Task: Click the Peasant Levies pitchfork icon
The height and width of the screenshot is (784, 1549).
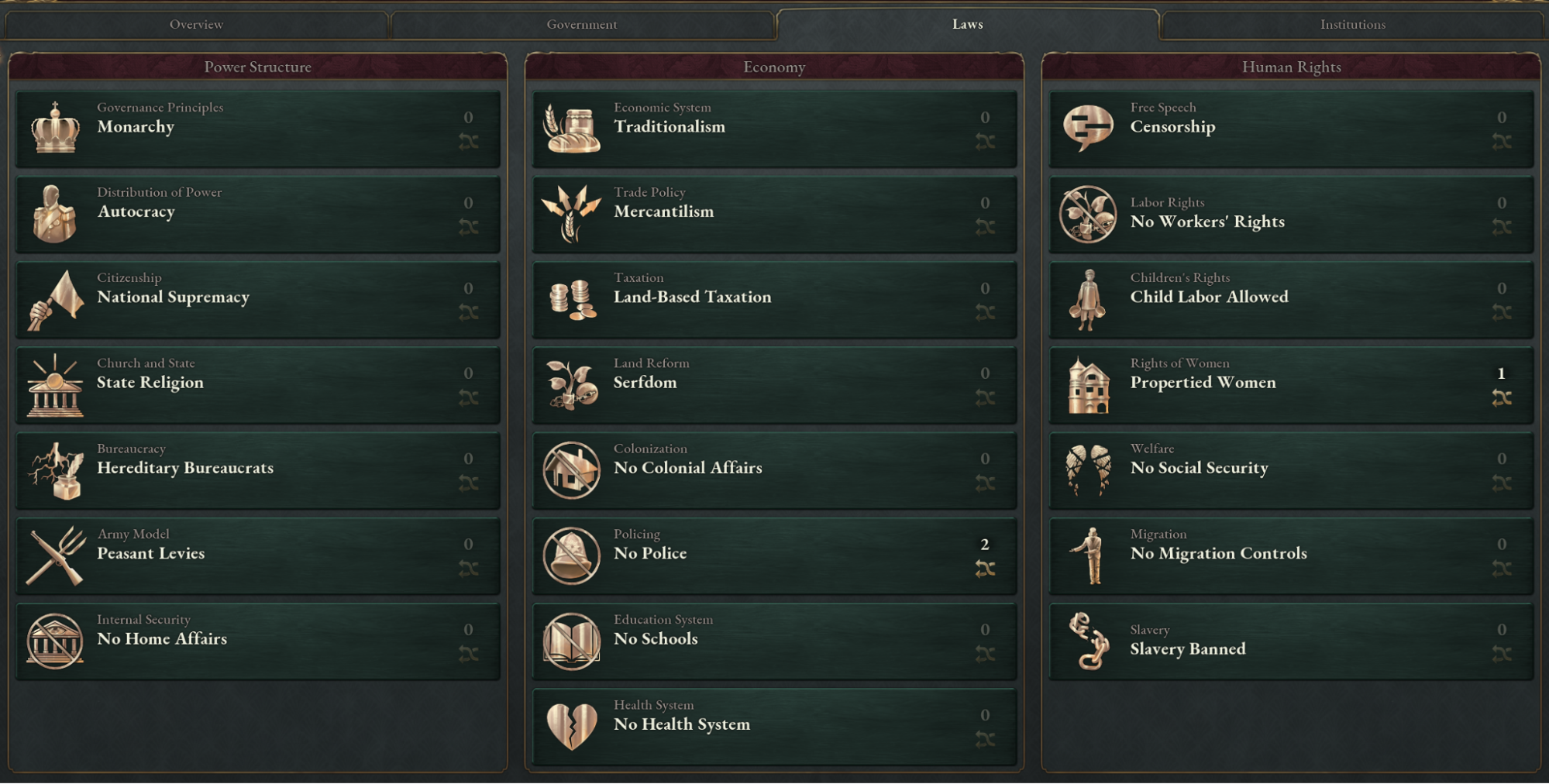Action: [54, 556]
